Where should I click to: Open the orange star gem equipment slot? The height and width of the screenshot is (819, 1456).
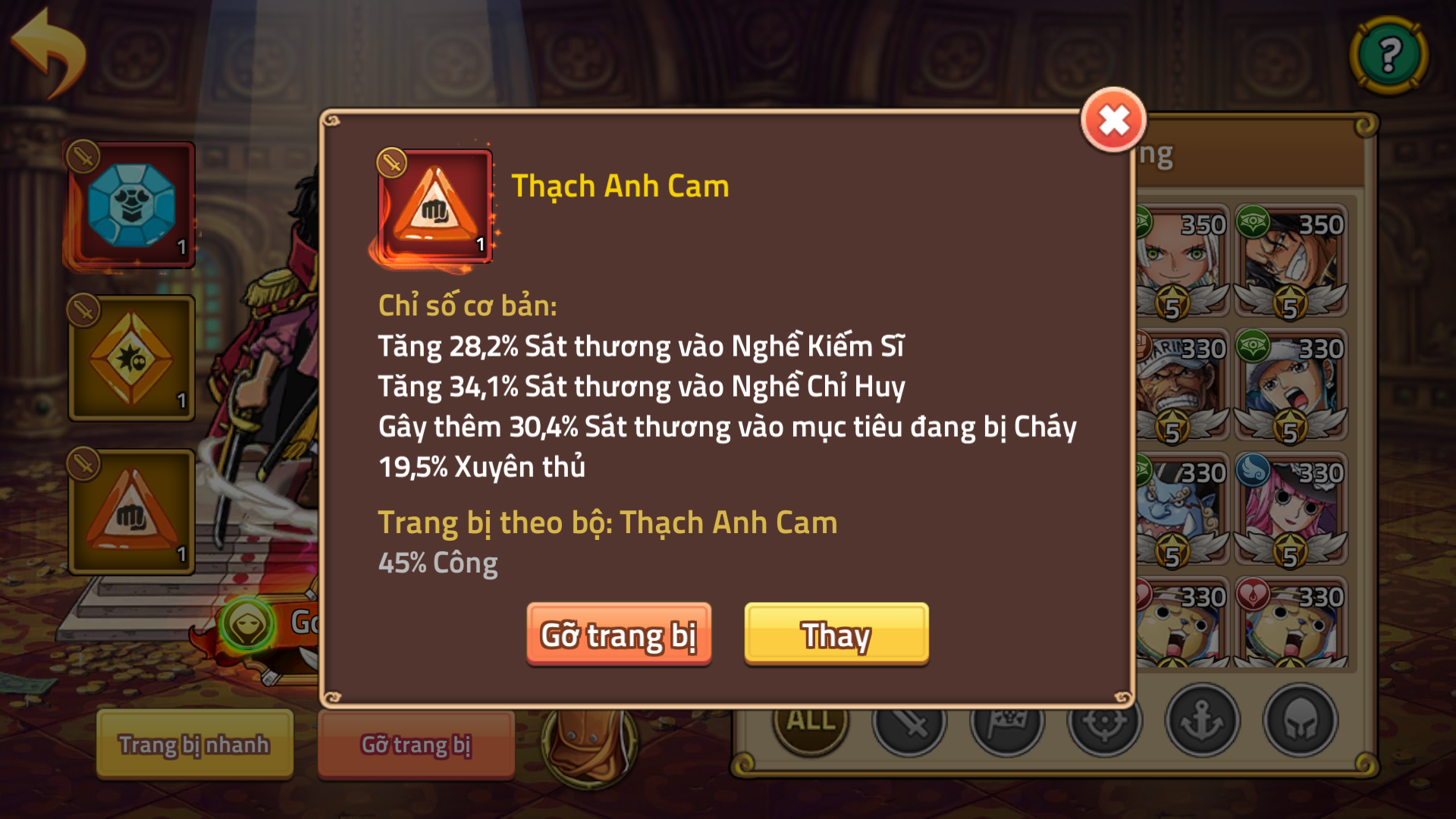tap(130, 356)
